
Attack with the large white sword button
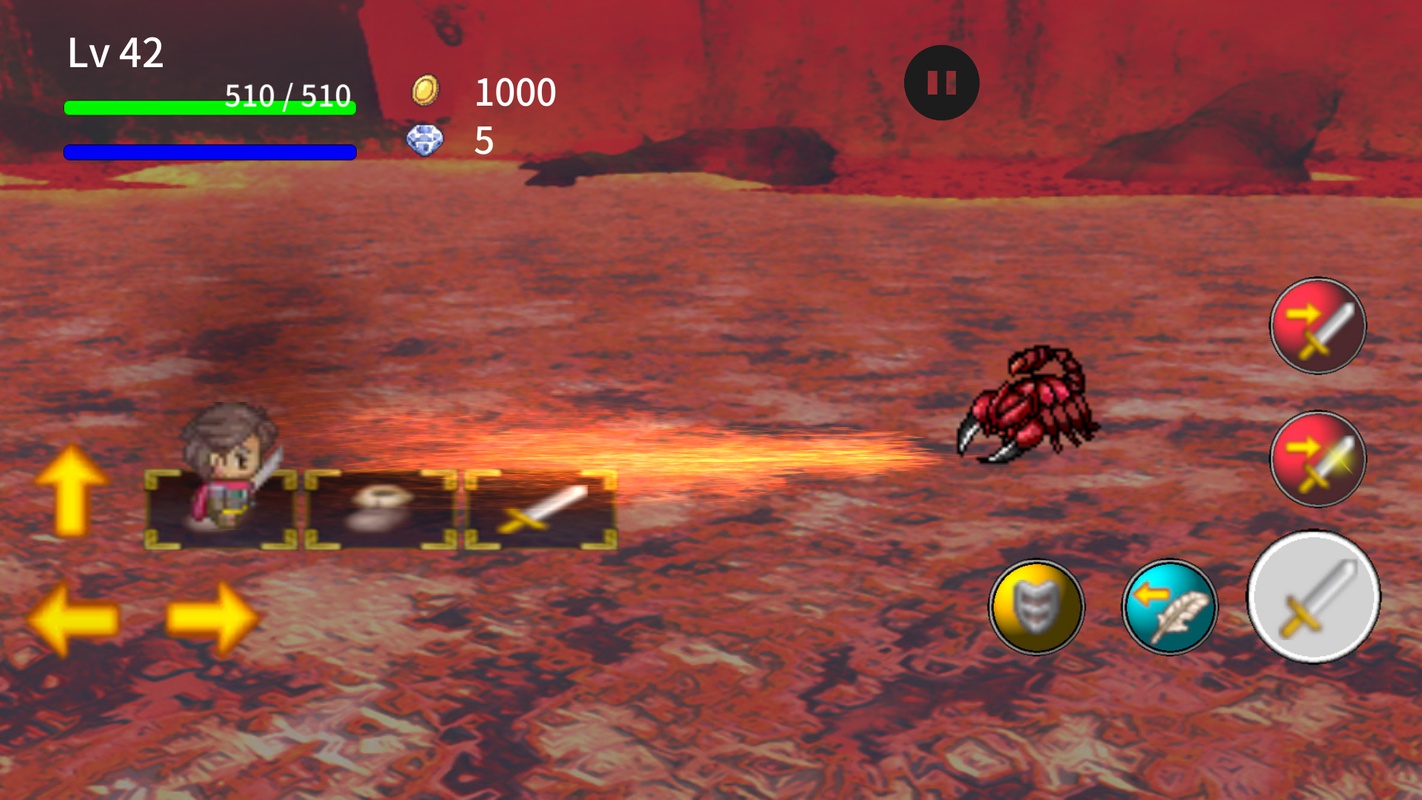tap(1313, 597)
